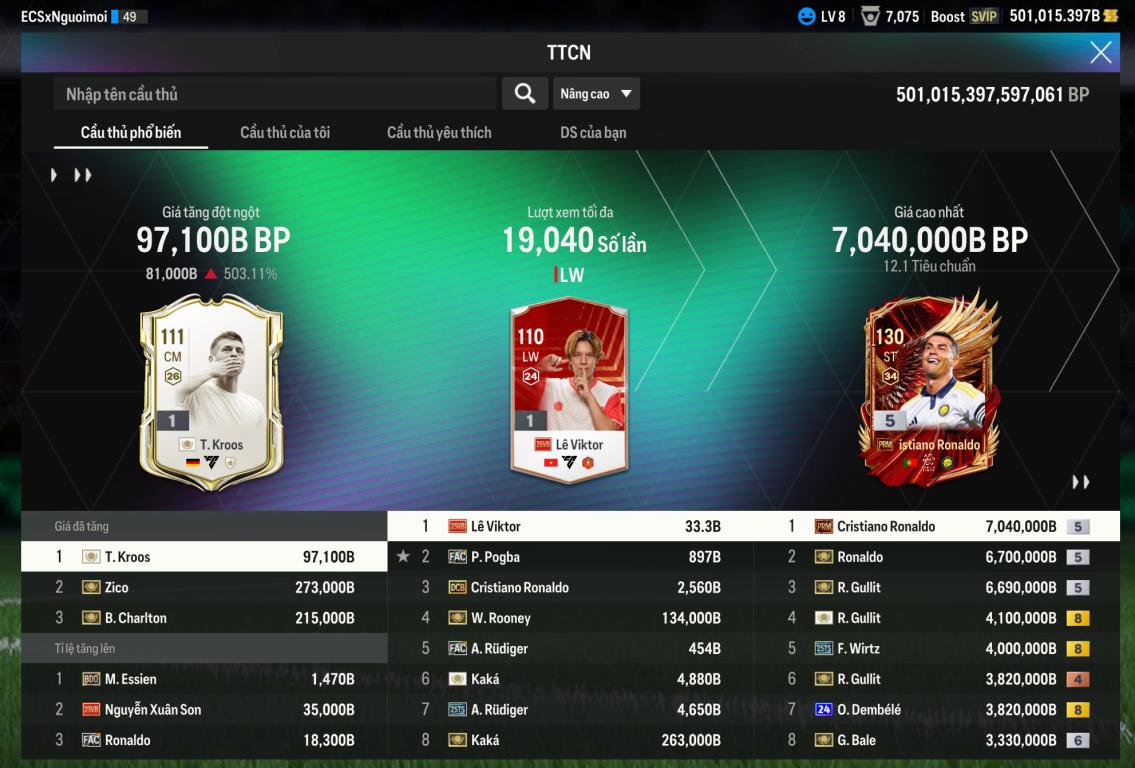Choose the Zico row in price increase list
Screen dimensions: 1135x768
(x=204, y=588)
